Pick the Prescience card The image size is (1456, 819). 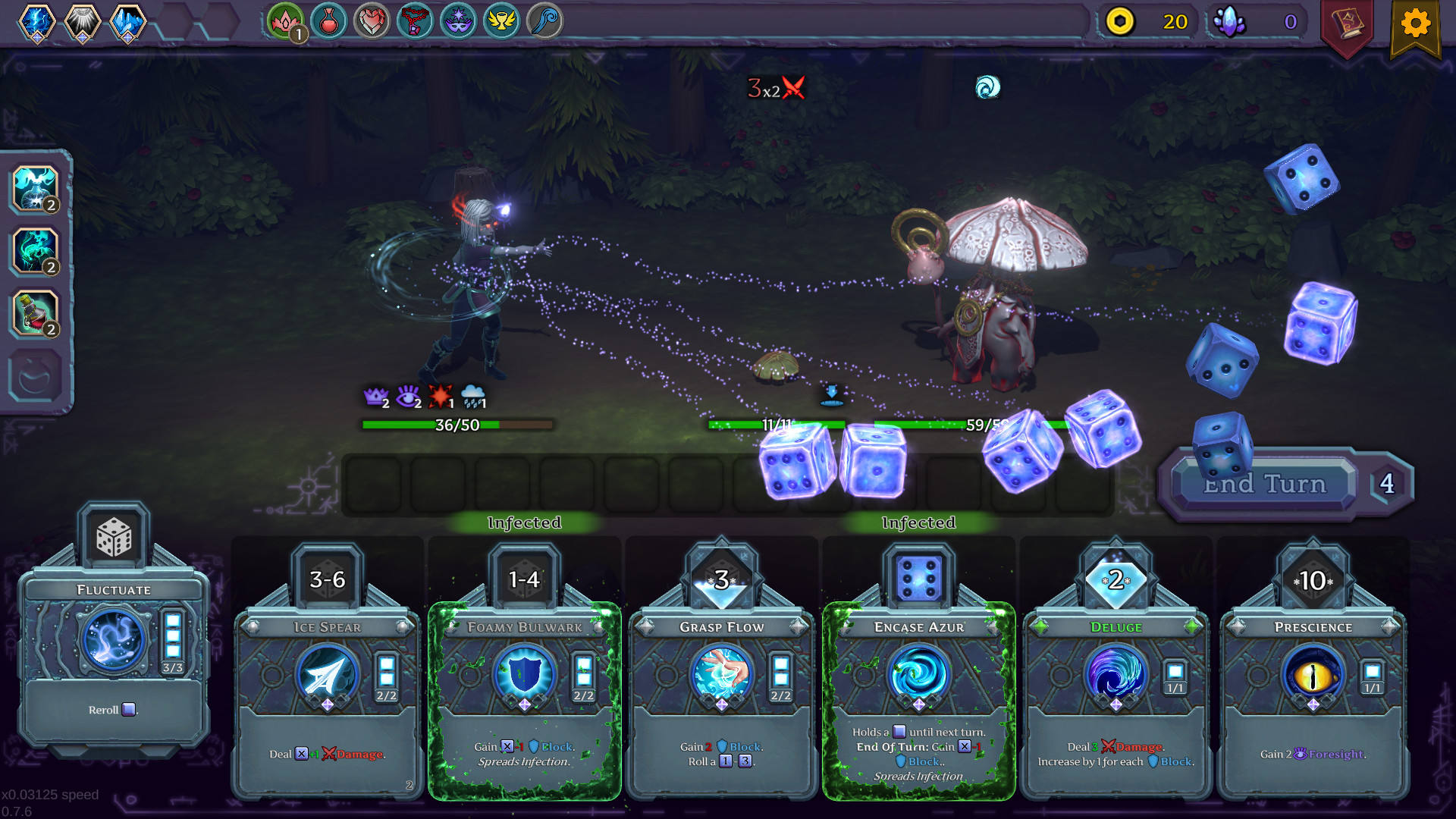coord(1312,698)
